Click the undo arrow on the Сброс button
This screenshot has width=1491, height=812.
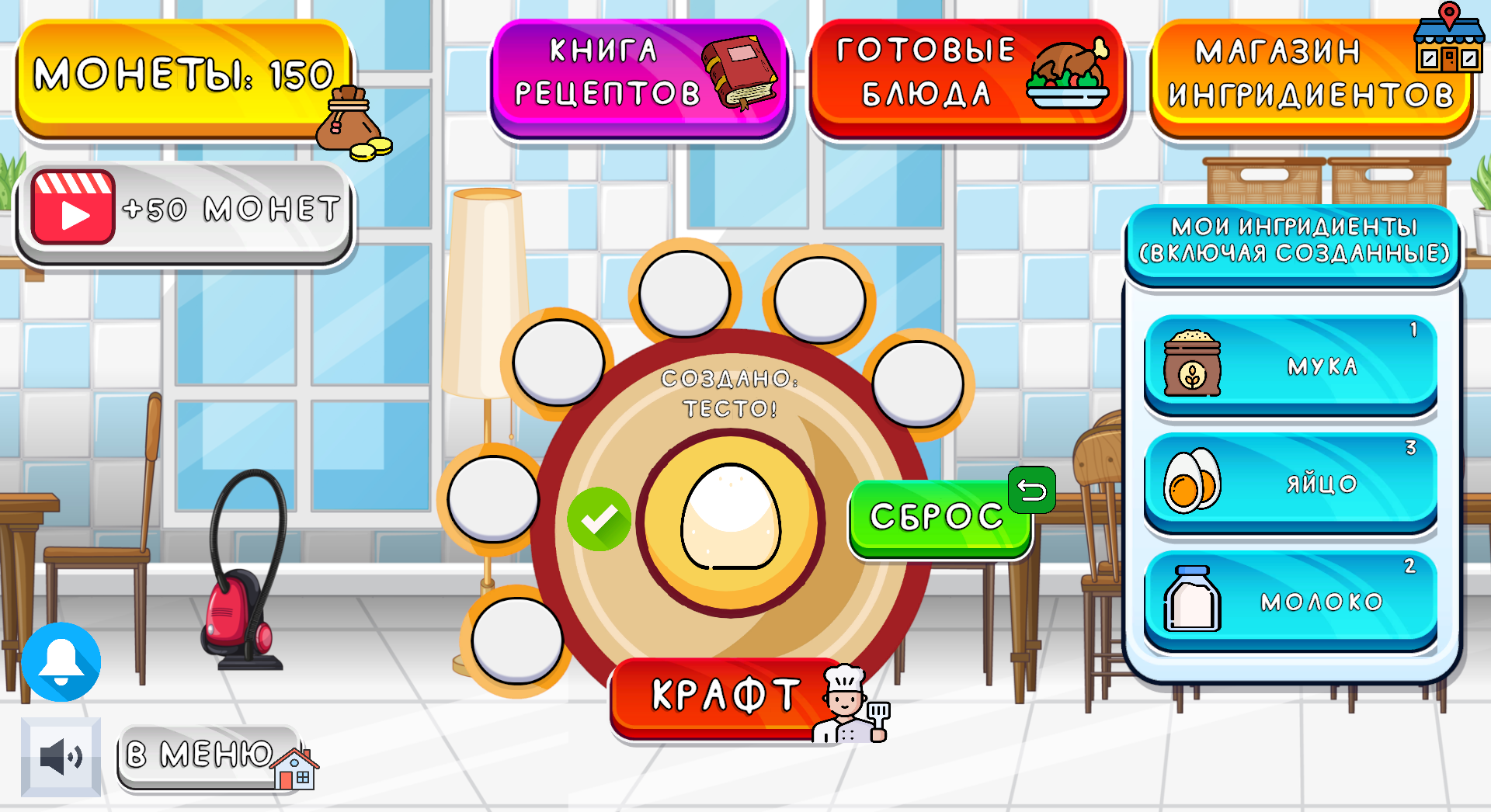[1031, 491]
